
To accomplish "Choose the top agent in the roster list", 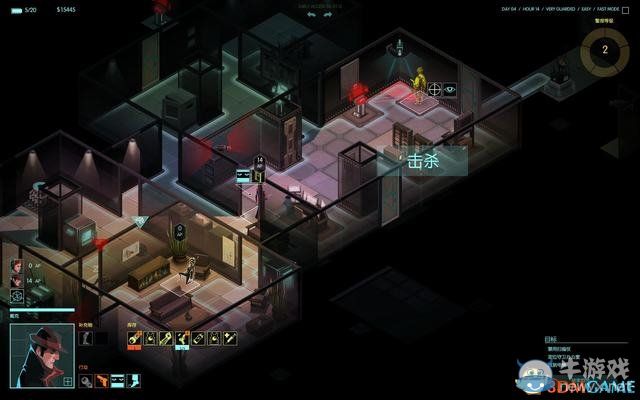I will click(17, 266).
